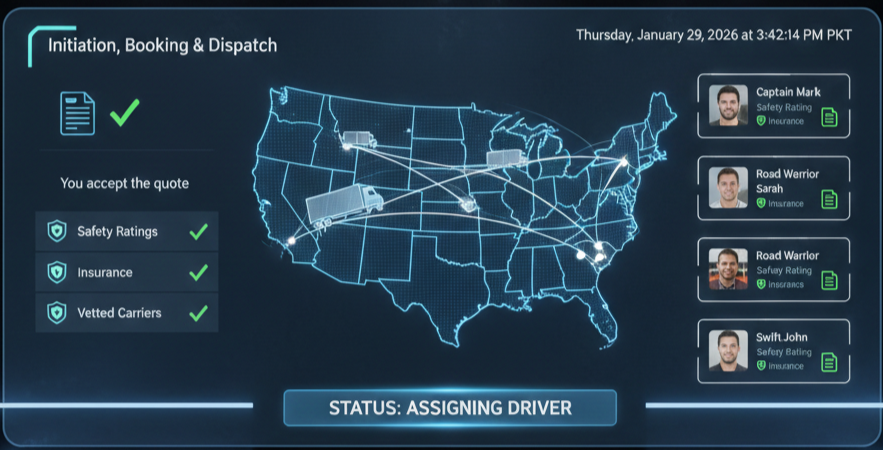Image resolution: width=883 pixels, height=450 pixels.
Task: Select the Captain Mark driver card
Action: [773, 105]
